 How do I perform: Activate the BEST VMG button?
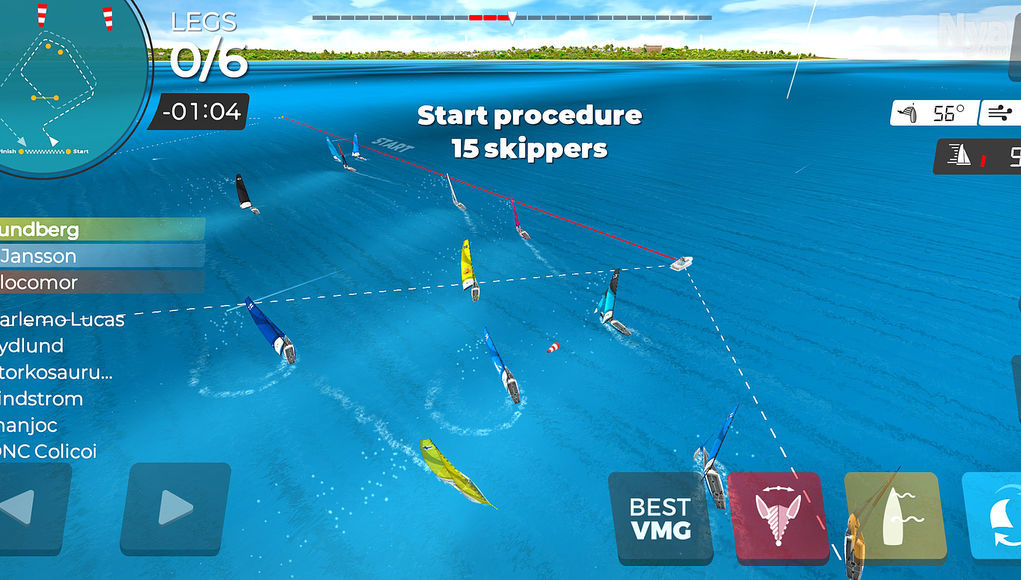pyautogui.click(x=660, y=518)
